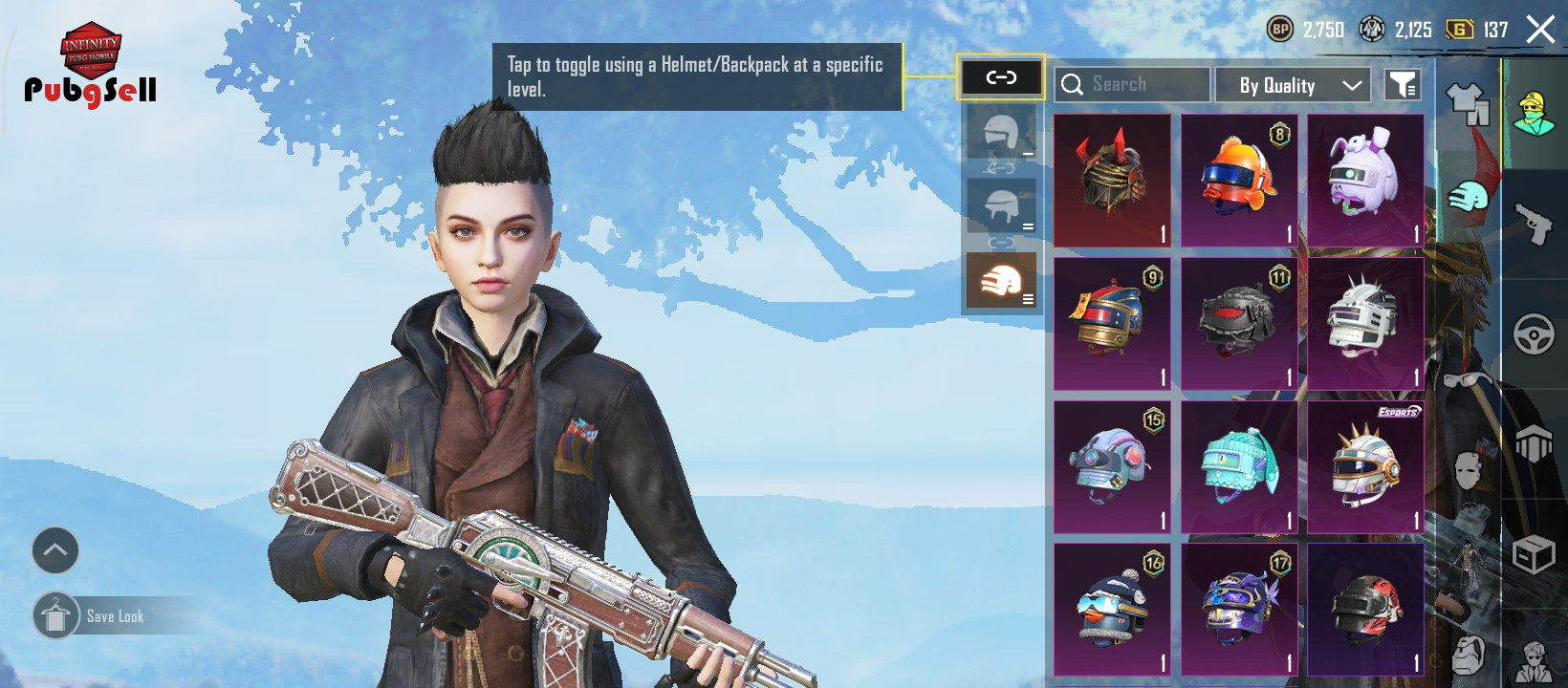Screen dimensions: 1568x688
Task: Click the Search field
Action: tap(1132, 84)
